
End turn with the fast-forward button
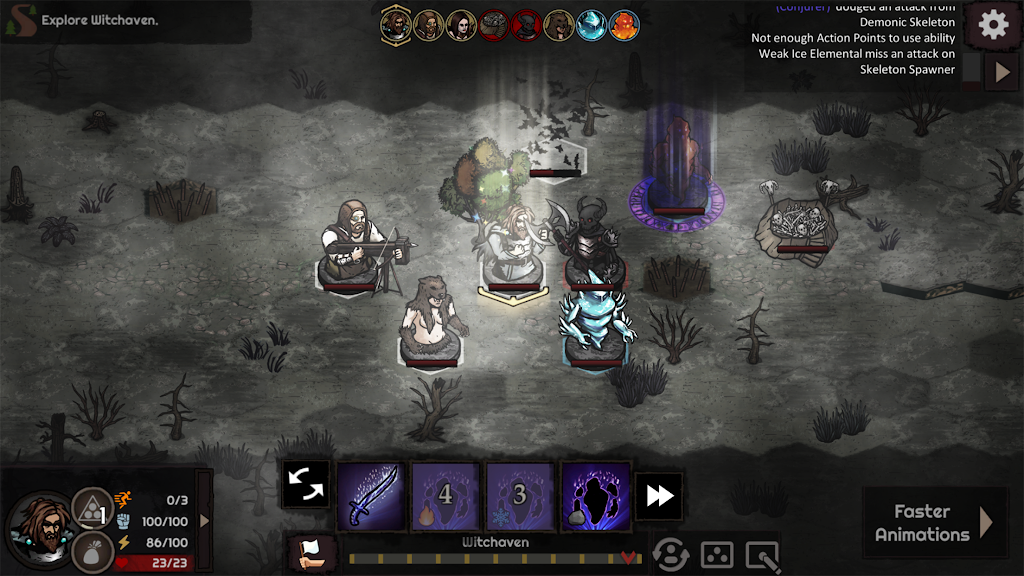pos(659,496)
